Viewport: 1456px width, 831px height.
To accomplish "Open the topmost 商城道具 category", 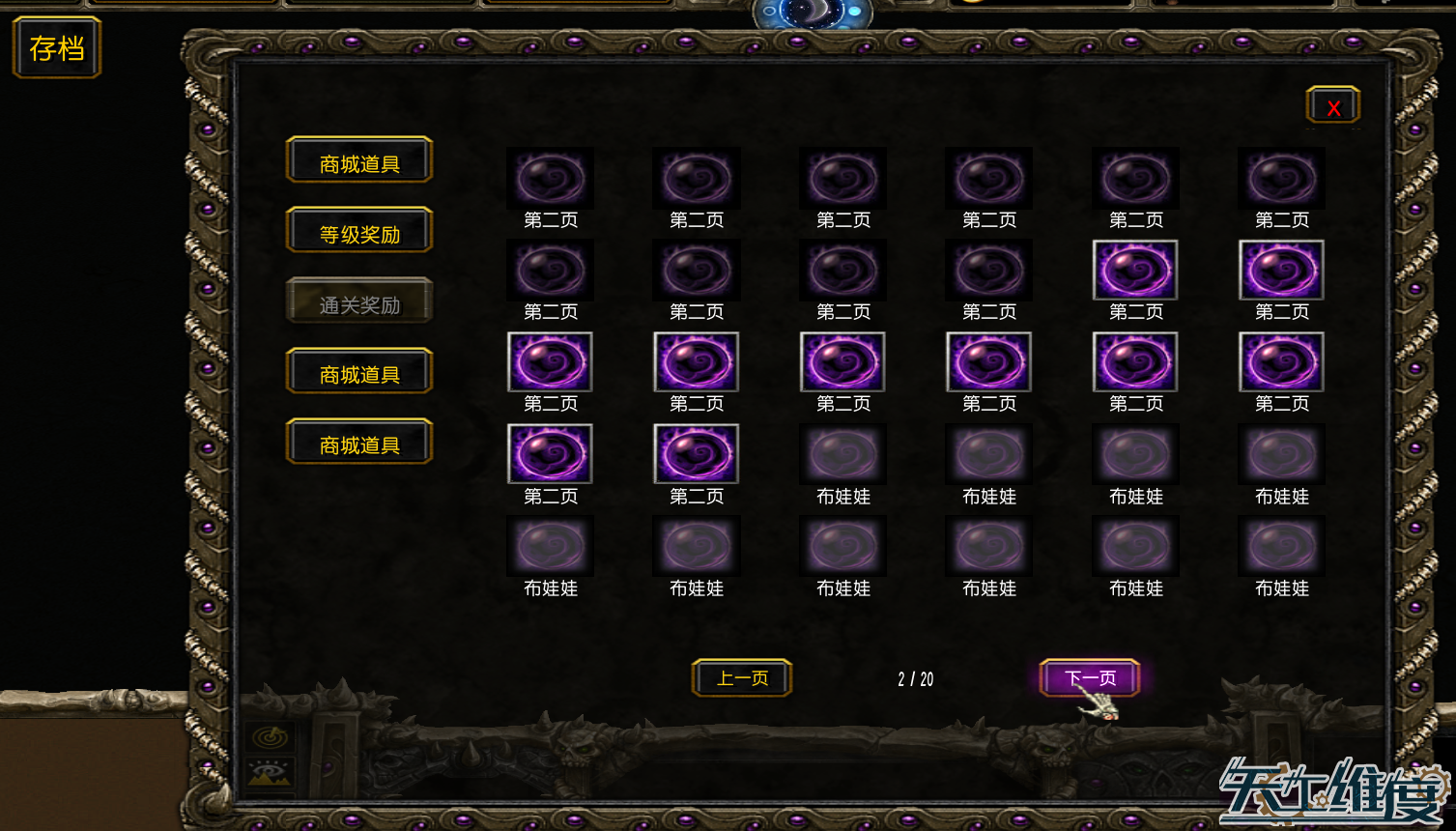I will pyautogui.click(x=358, y=159).
